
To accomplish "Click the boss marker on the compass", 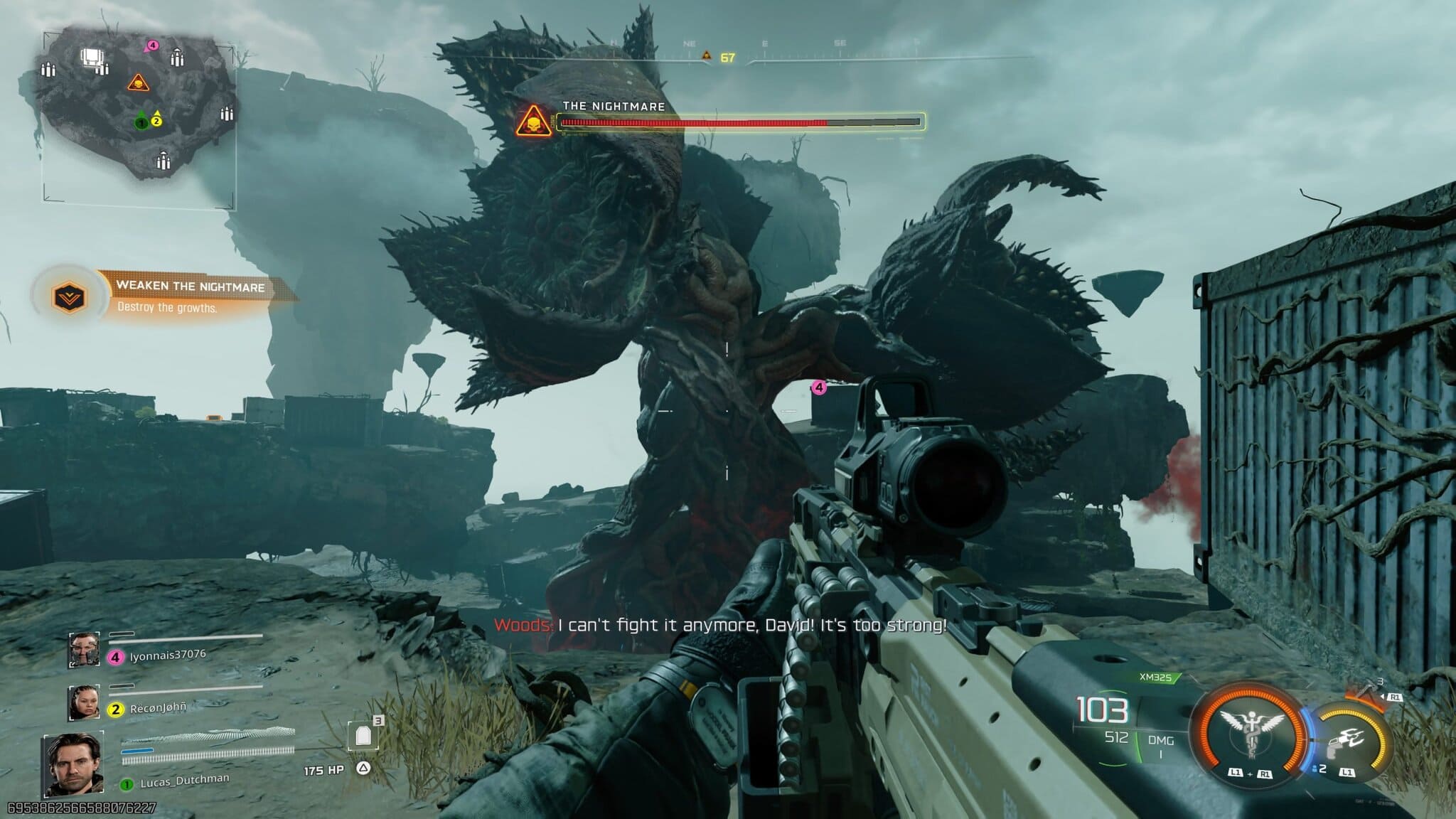I will (x=706, y=55).
